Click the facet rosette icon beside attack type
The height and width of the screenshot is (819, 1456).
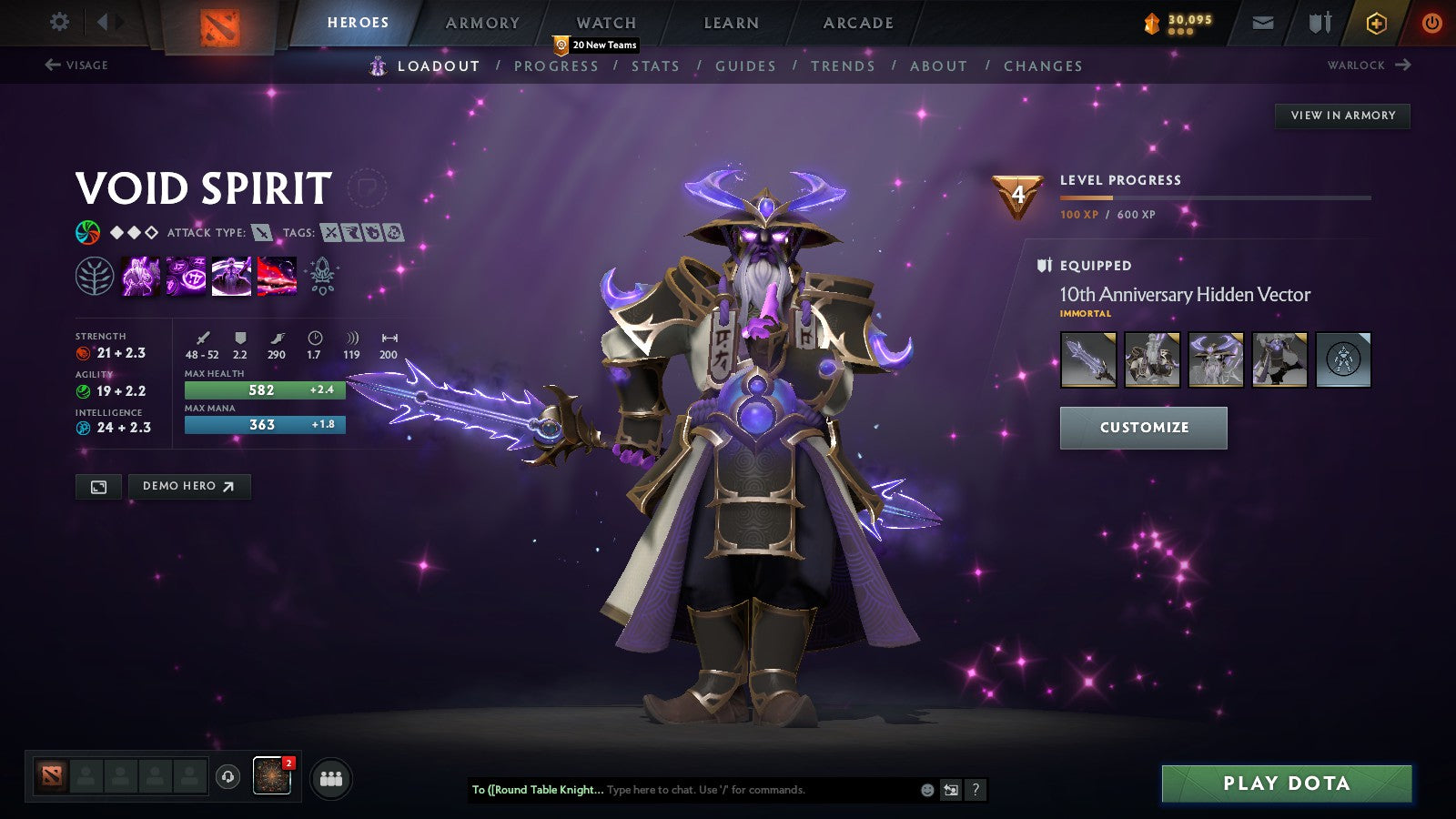pos(87,232)
